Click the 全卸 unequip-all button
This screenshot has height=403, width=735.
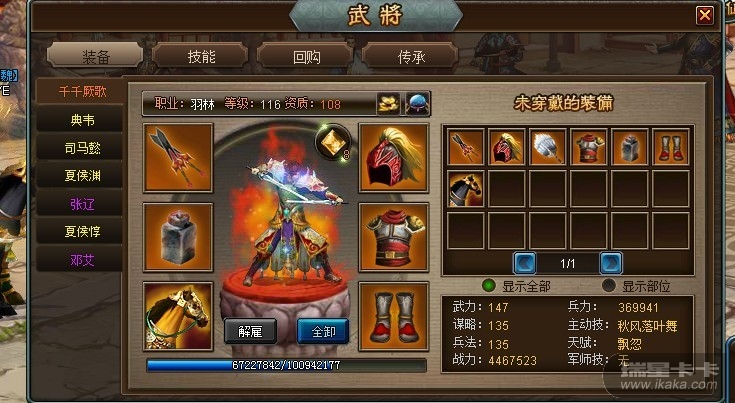323,331
